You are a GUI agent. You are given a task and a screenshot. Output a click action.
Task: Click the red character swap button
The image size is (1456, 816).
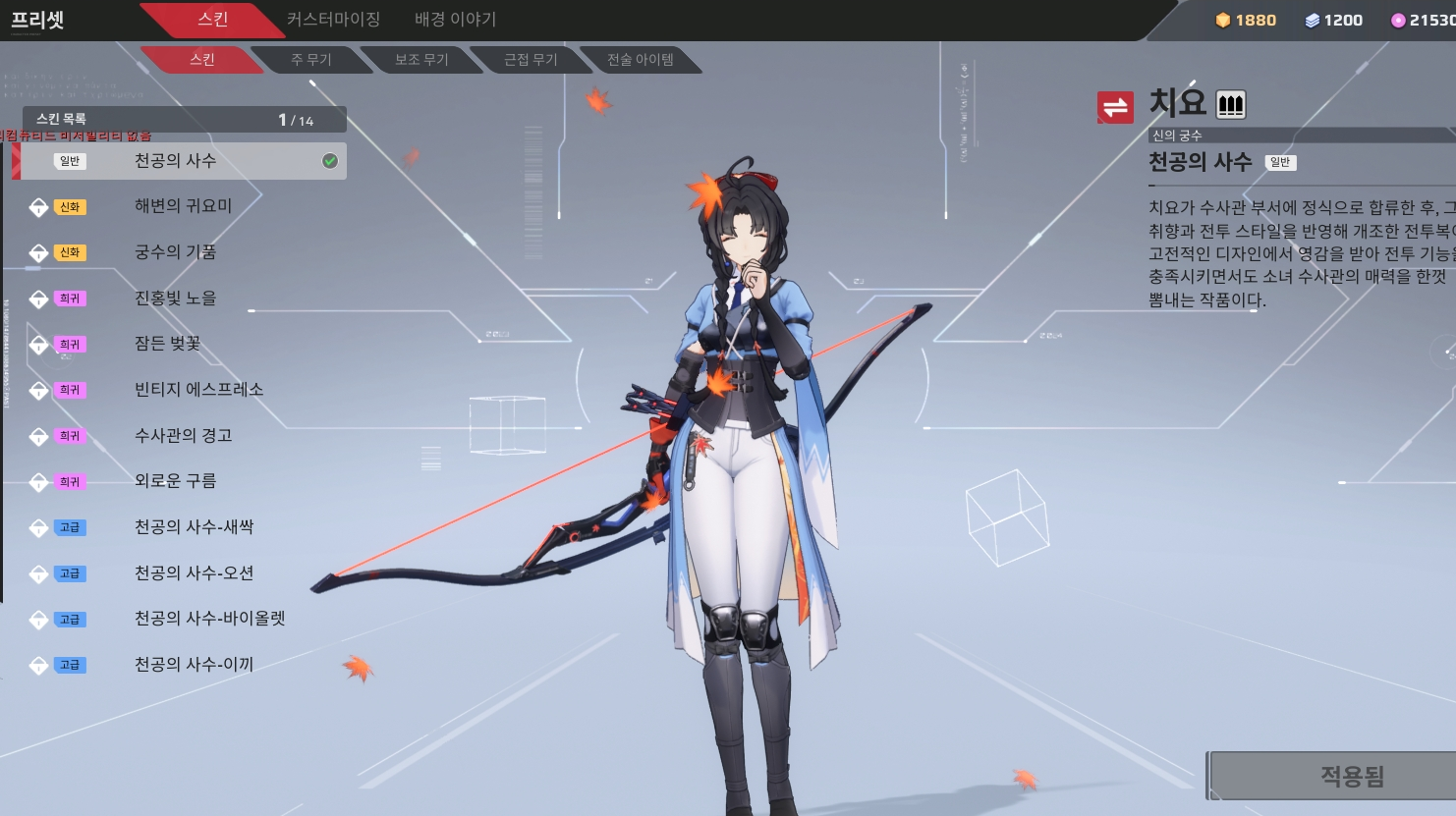click(1115, 107)
